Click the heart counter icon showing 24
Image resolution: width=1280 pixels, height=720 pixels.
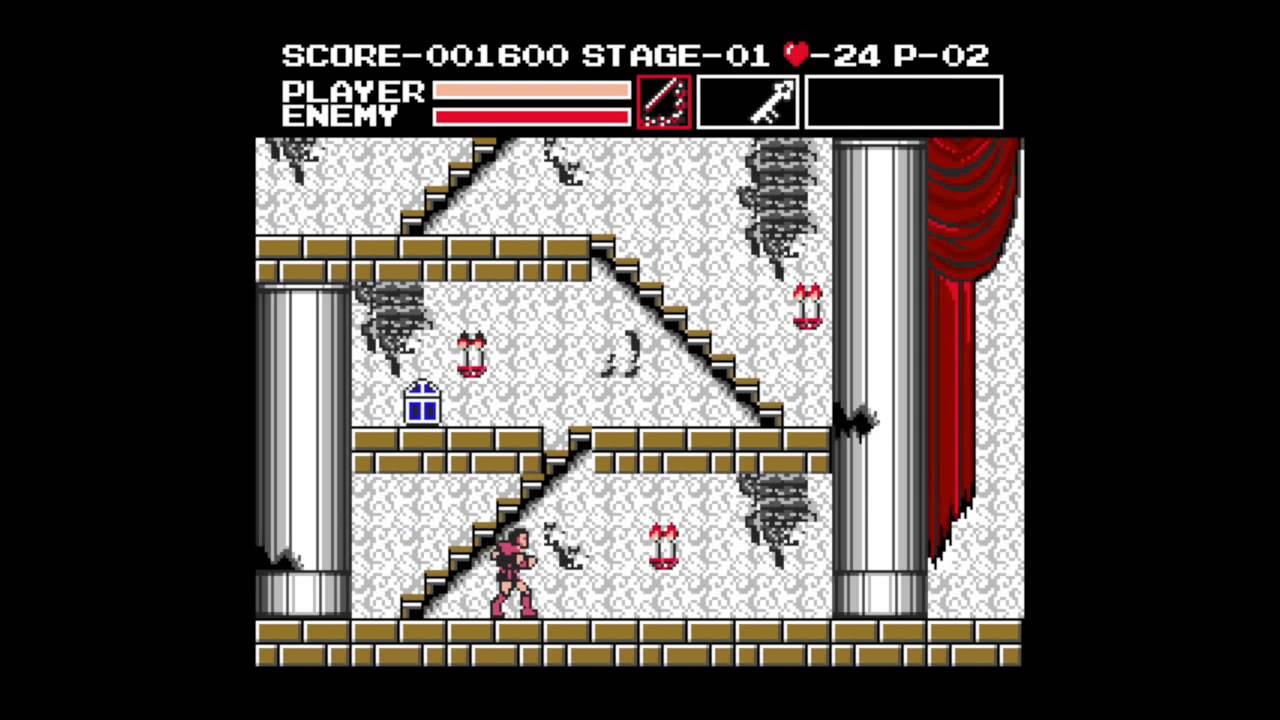(795, 55)
